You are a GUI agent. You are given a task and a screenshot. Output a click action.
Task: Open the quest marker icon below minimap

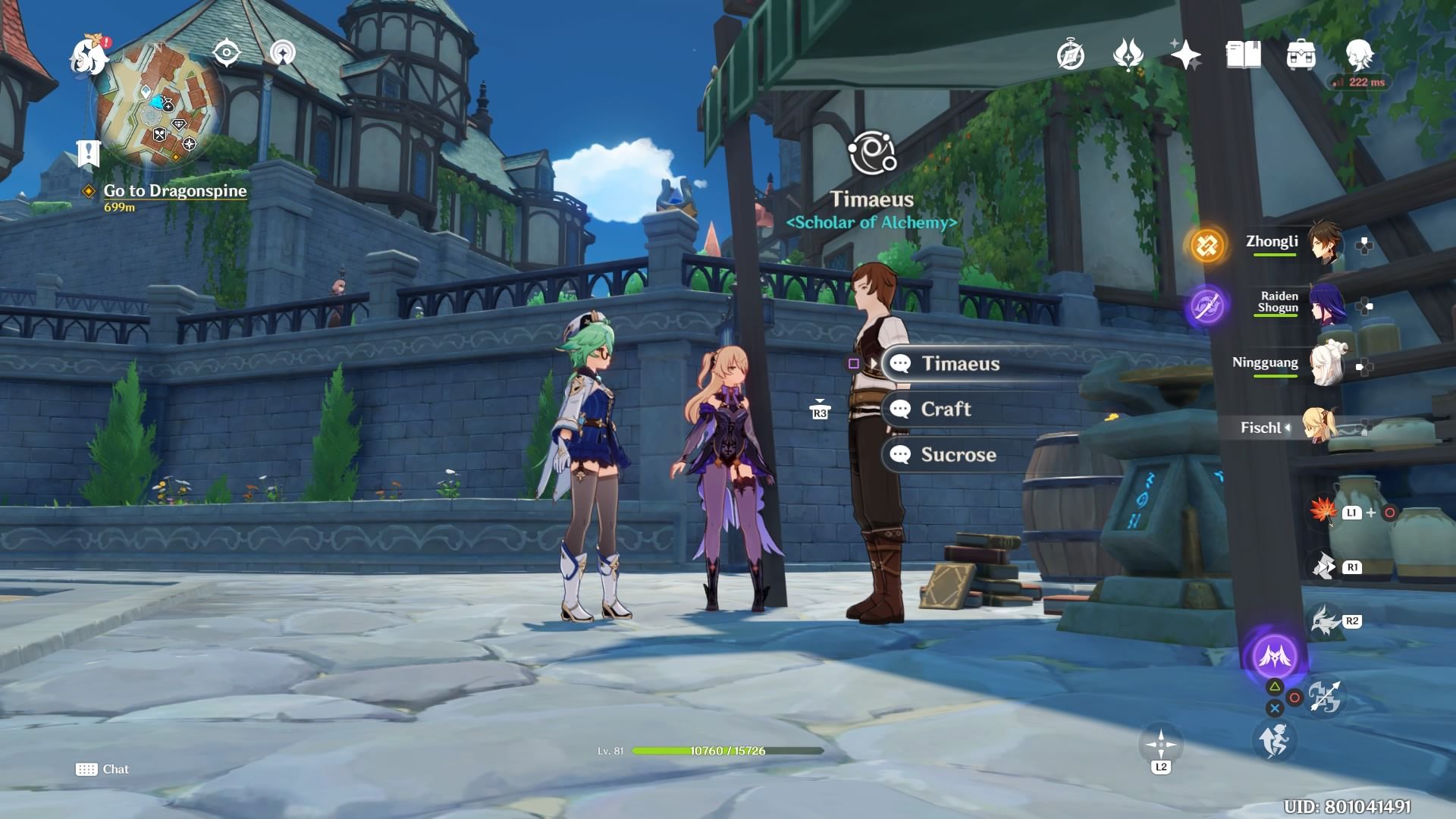pyautogui.click(x=88, y=152)
